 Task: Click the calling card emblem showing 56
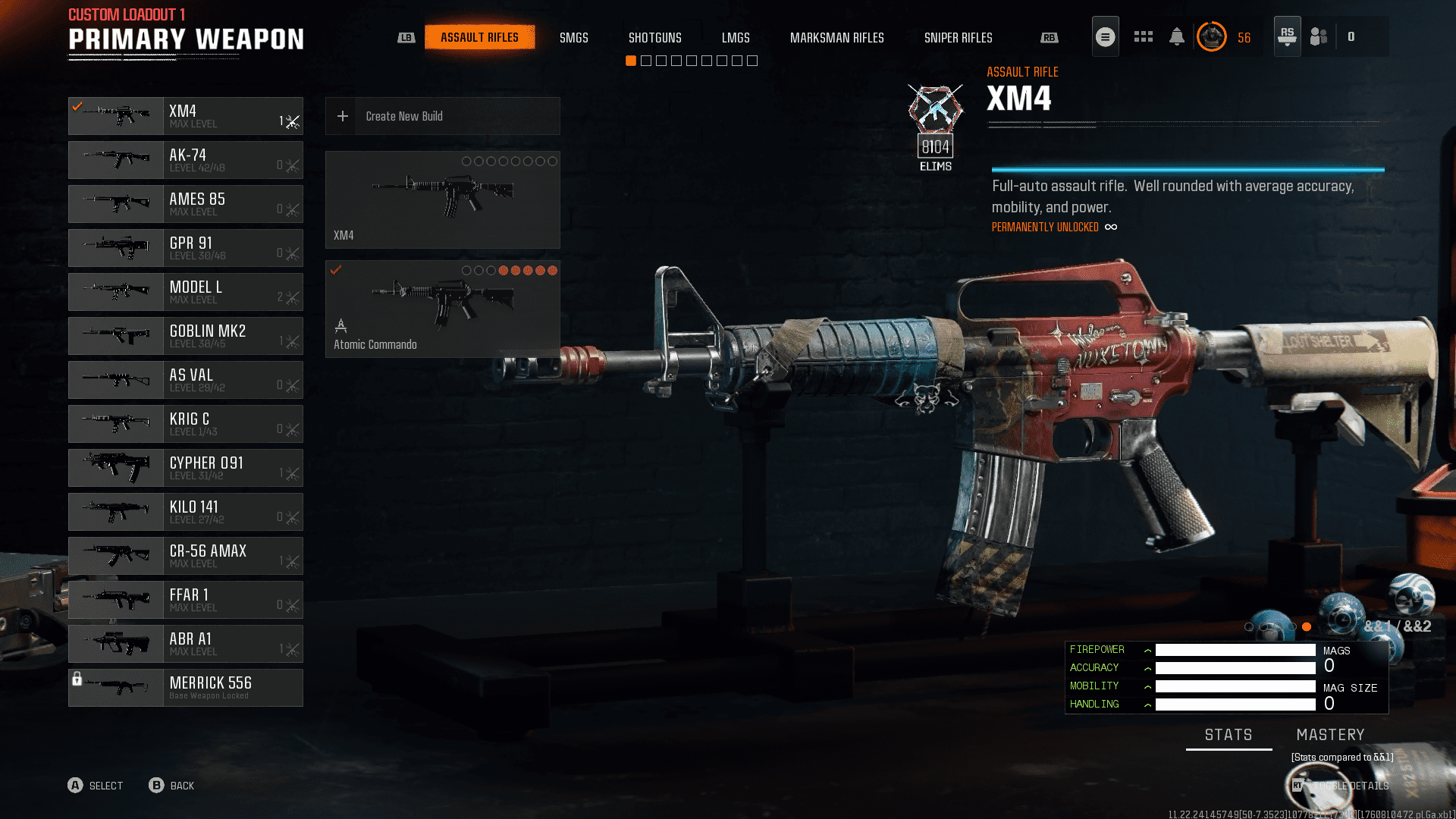[1212, 36]
